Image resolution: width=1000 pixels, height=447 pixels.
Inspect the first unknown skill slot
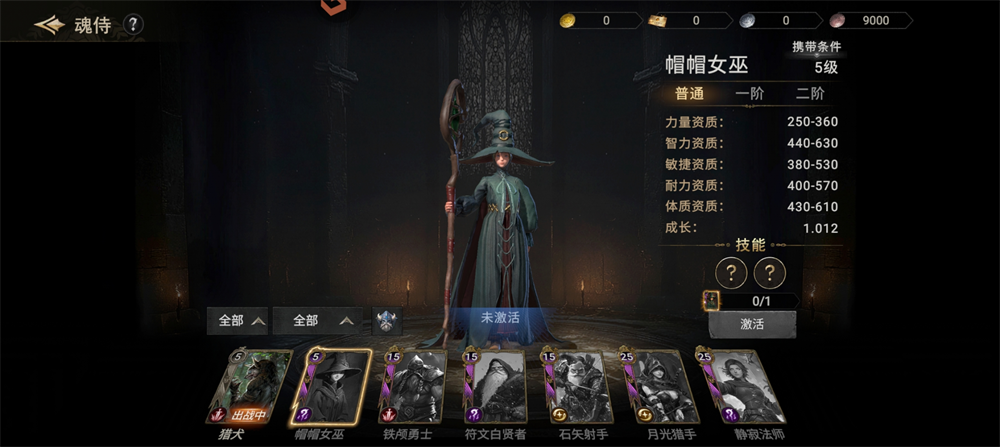[732, 272]
